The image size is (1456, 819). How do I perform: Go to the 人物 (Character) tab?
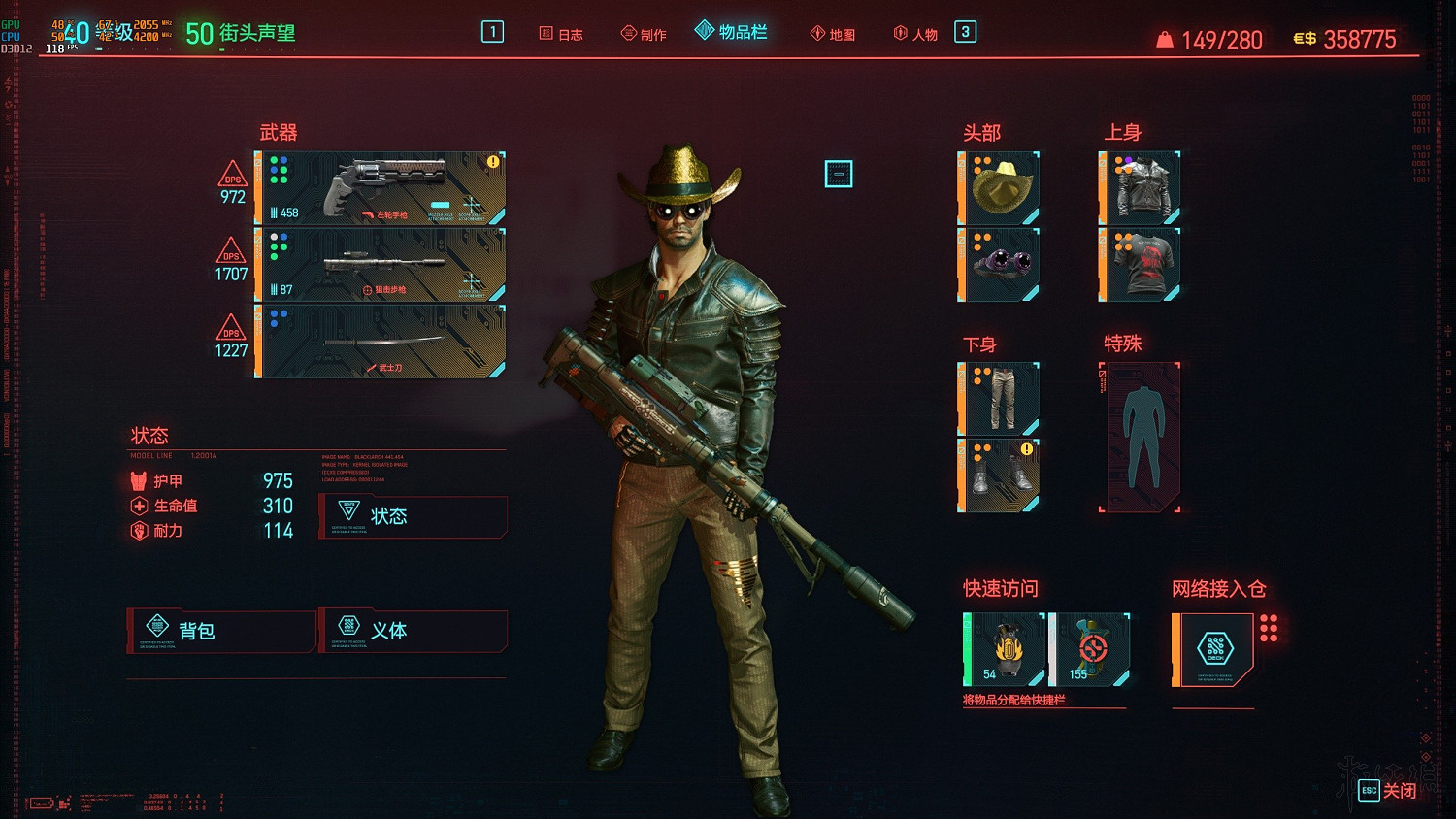915,34
